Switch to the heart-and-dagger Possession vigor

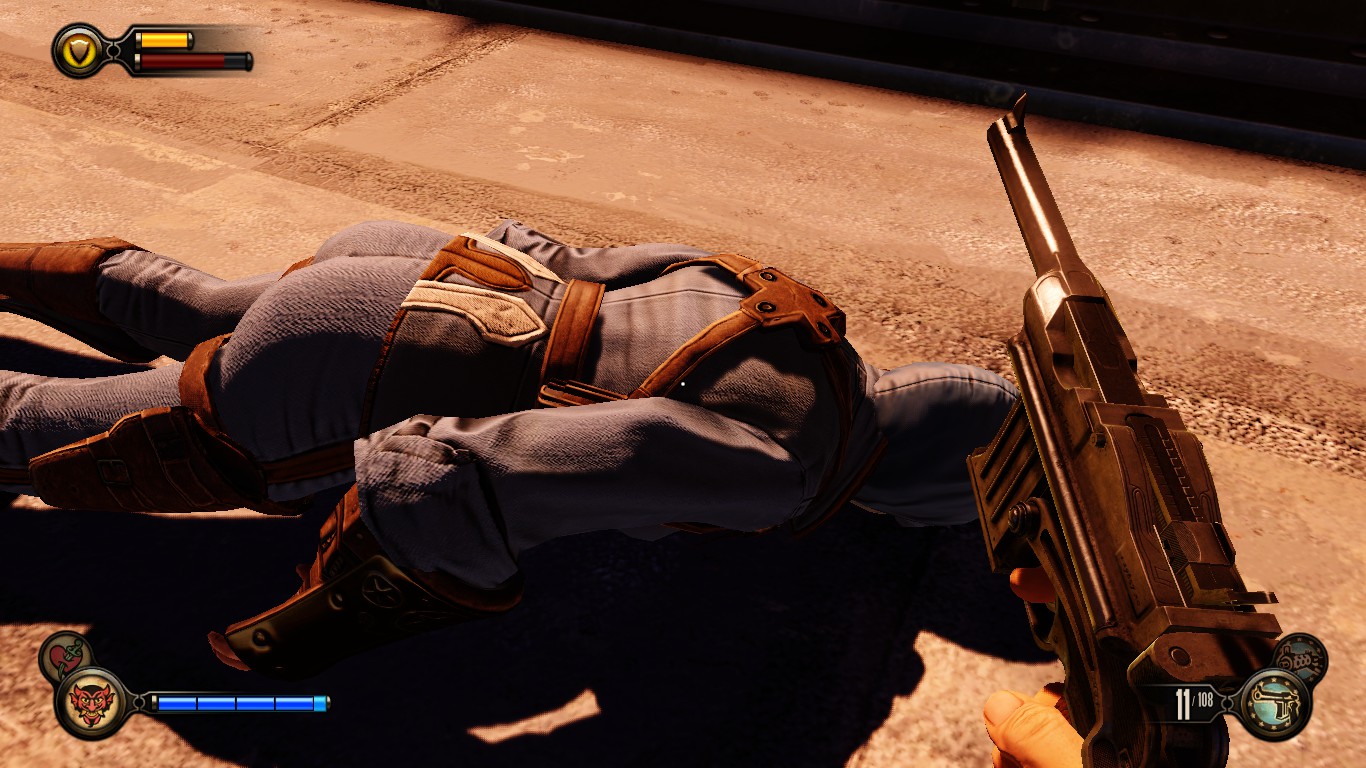(x=65, y=655)
